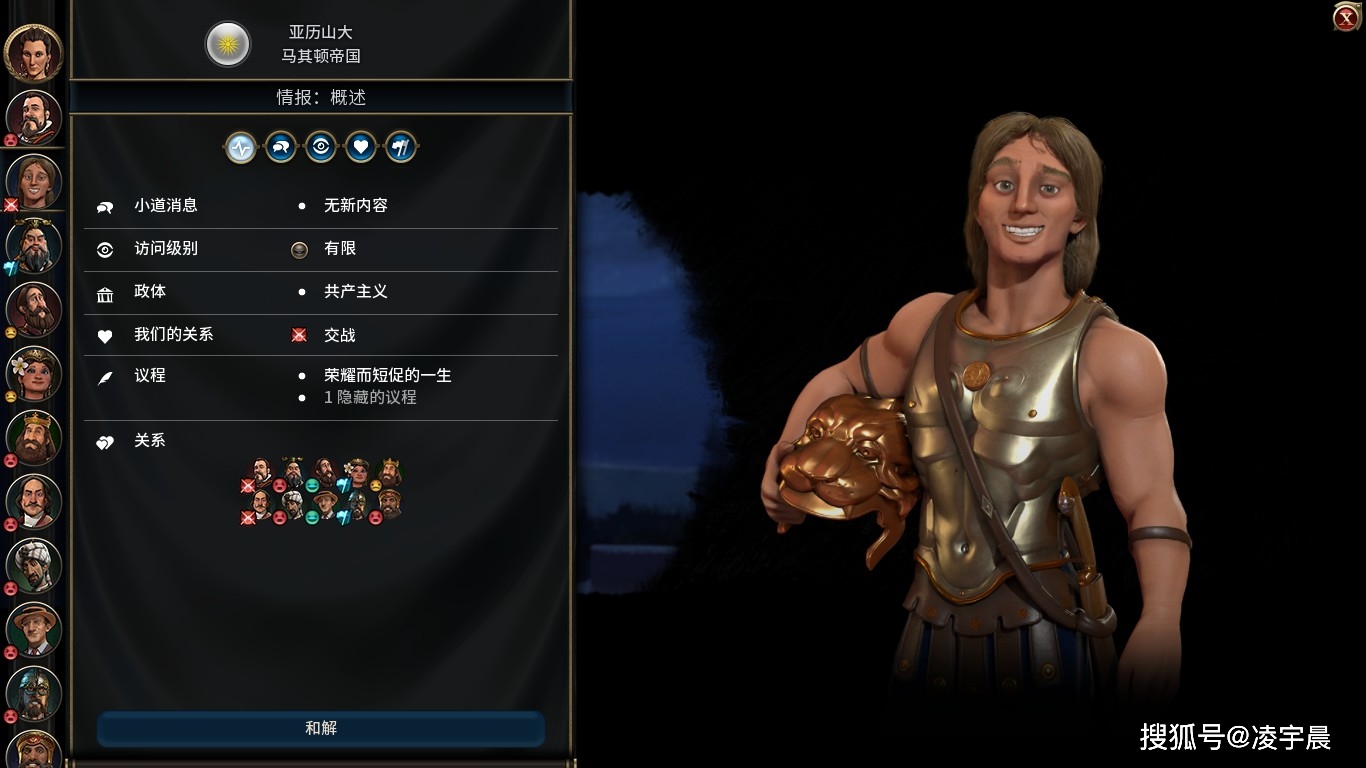This screenshot has width=1366, height=768.
Task: Open the grievances axe icon tab
Action: click(x=401, y=147)
